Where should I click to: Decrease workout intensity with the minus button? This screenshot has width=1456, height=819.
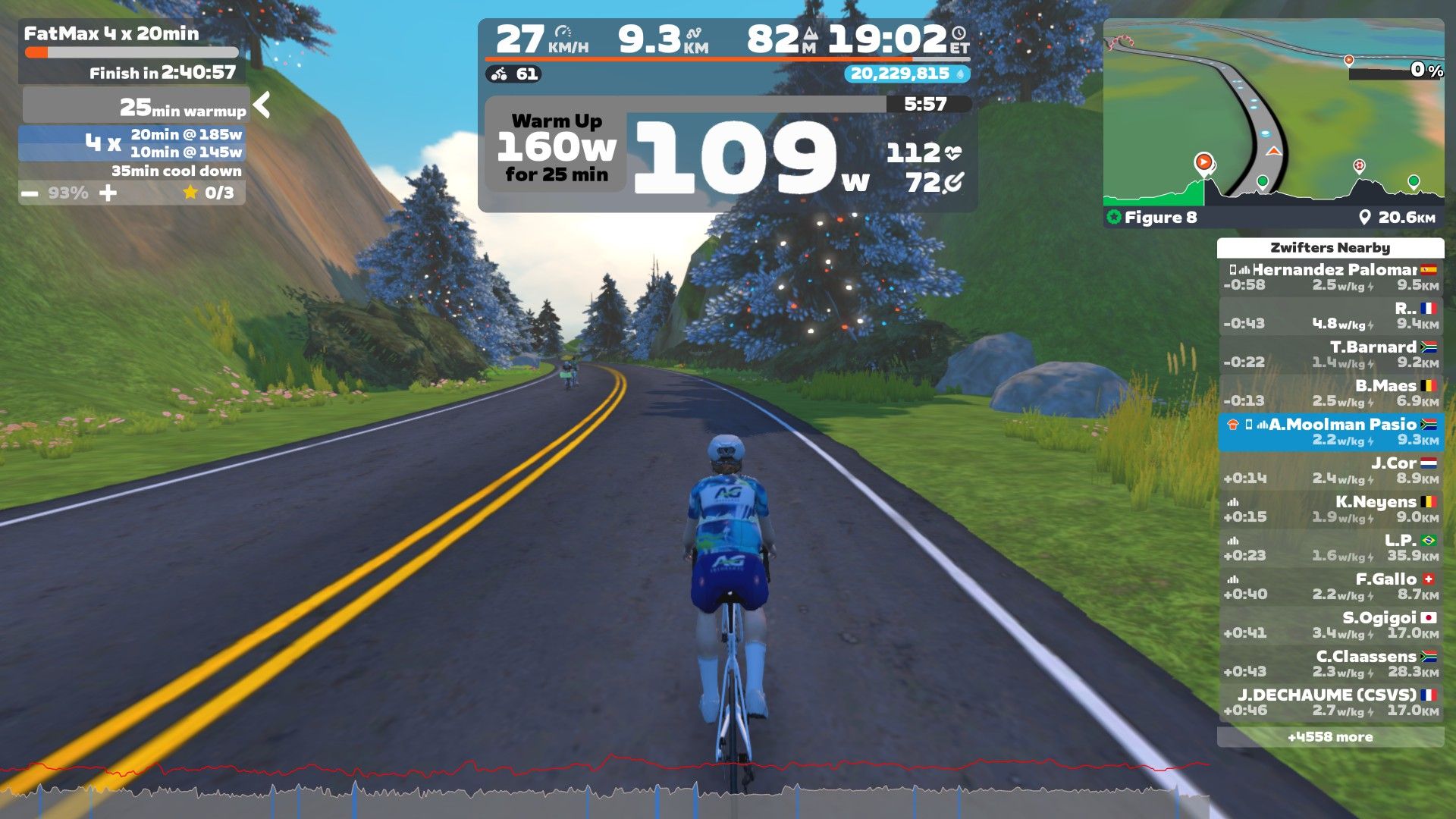click(30, 193)
